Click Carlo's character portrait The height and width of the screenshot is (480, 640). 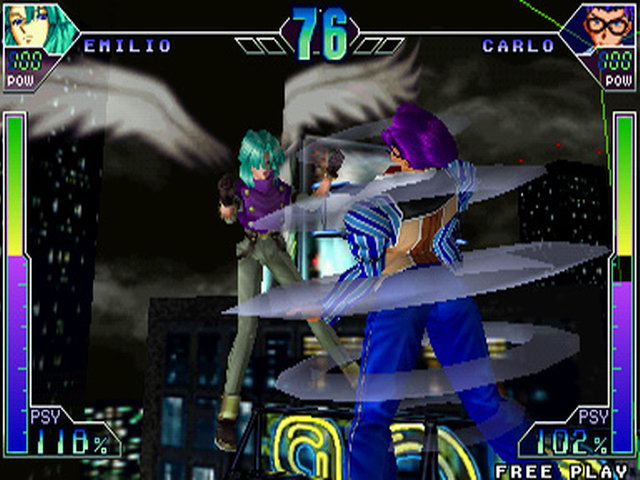tap(605, 24)
